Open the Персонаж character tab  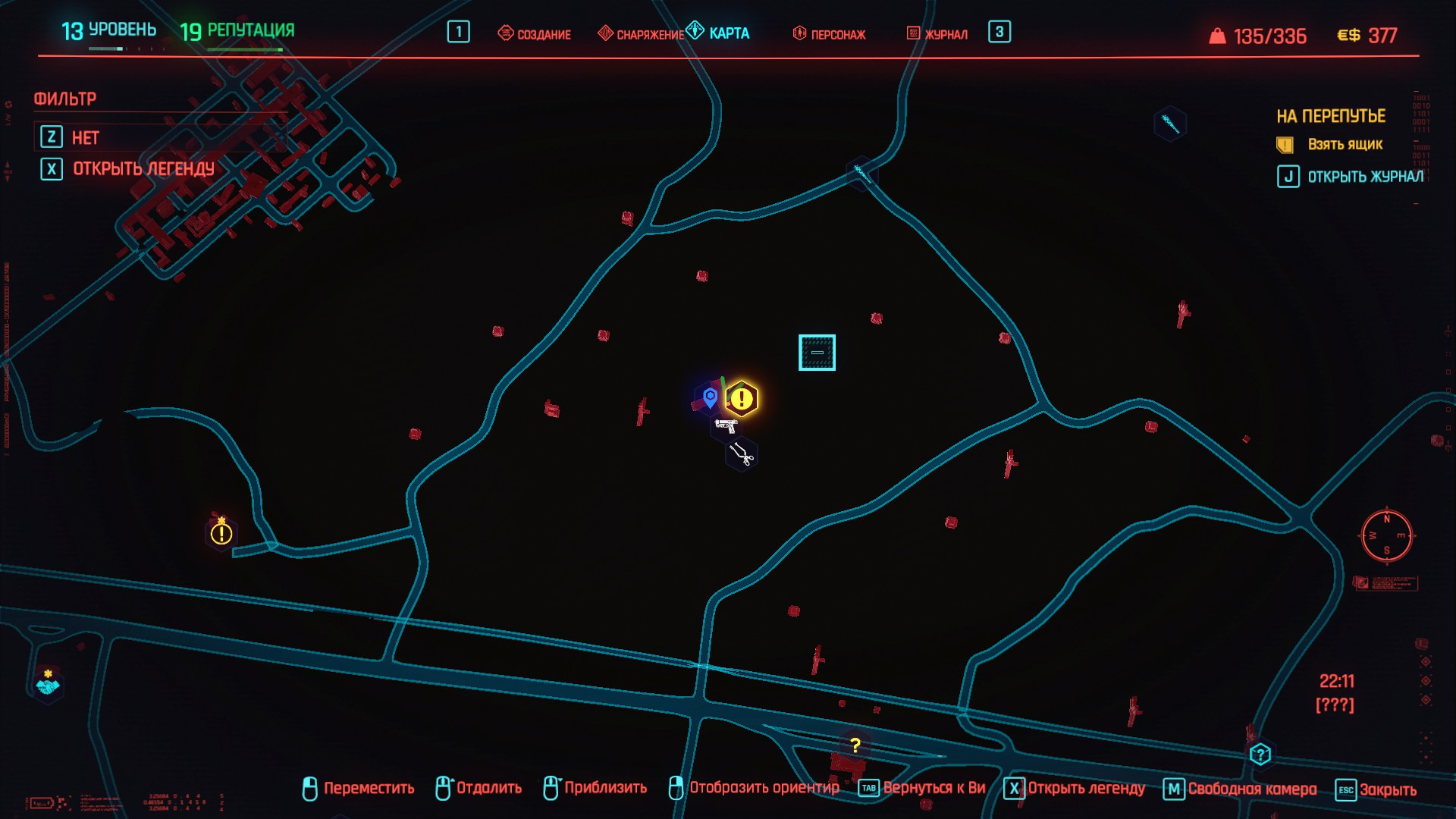[829, 34]
